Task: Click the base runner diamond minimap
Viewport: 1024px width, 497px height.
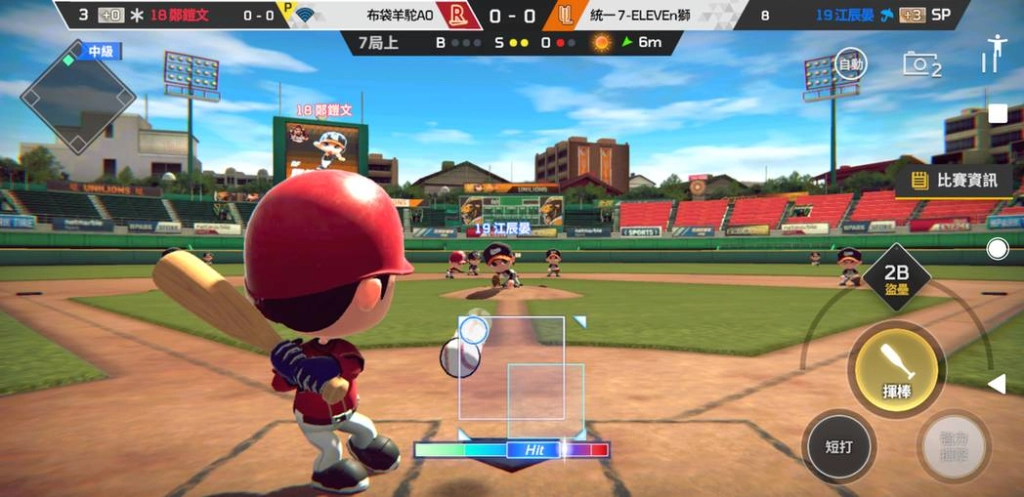Action: coord(78,97)
